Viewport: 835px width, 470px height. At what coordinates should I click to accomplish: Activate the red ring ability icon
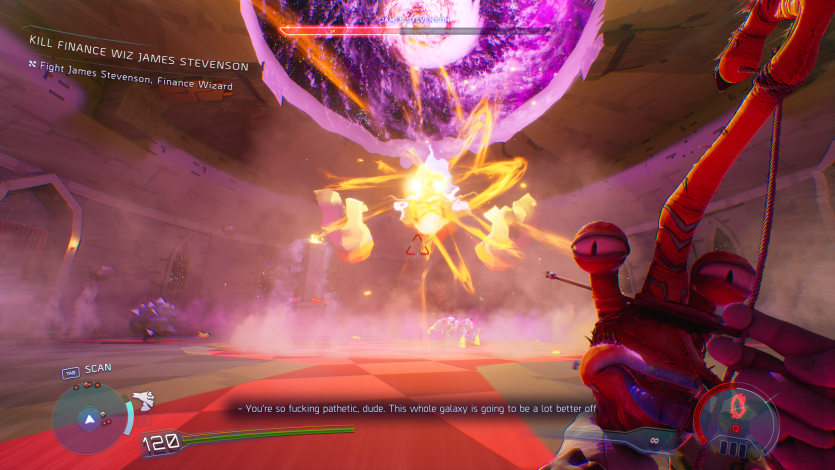pyautogui.click(x=739, y=406)
